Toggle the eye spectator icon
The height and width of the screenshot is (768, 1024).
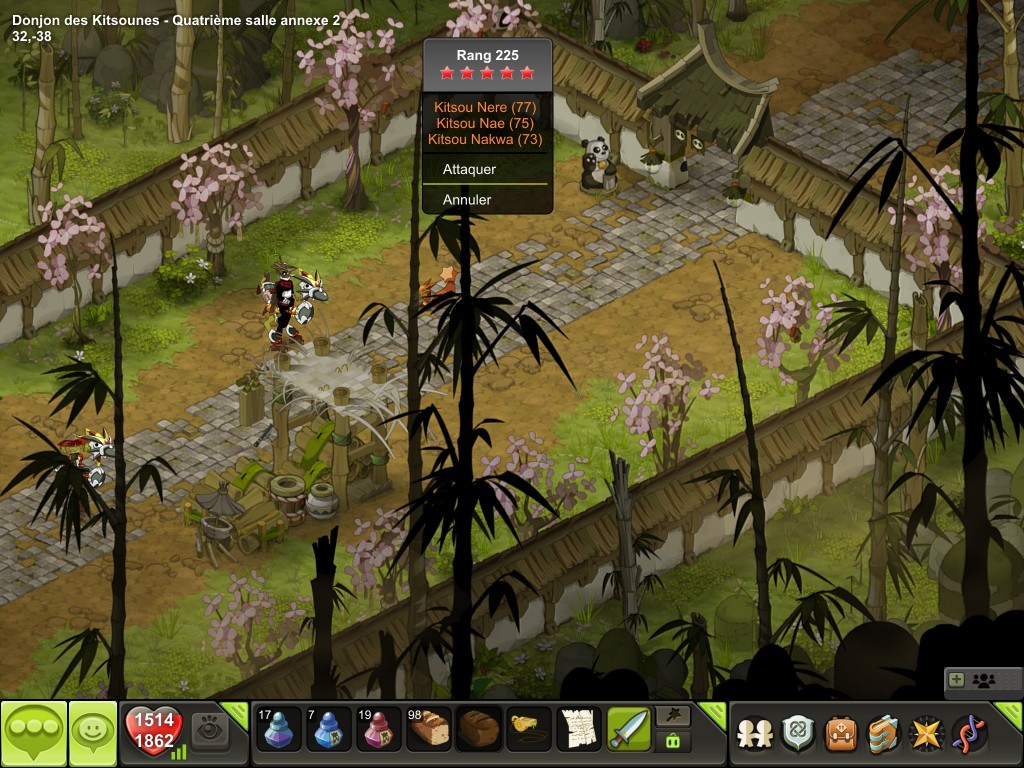tap(210, 730)
